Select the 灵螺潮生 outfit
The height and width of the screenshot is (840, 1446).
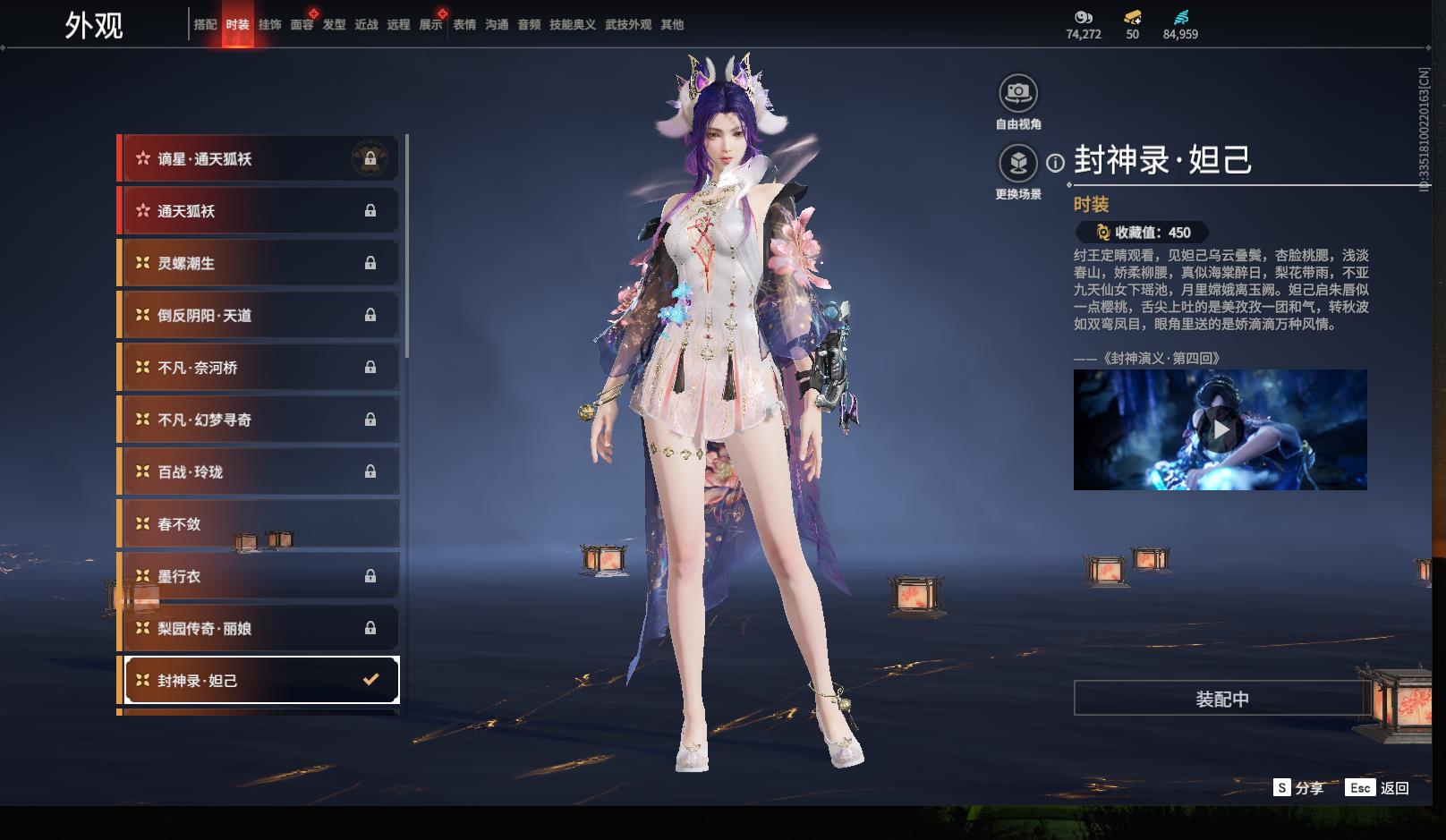tap(259, 263)
